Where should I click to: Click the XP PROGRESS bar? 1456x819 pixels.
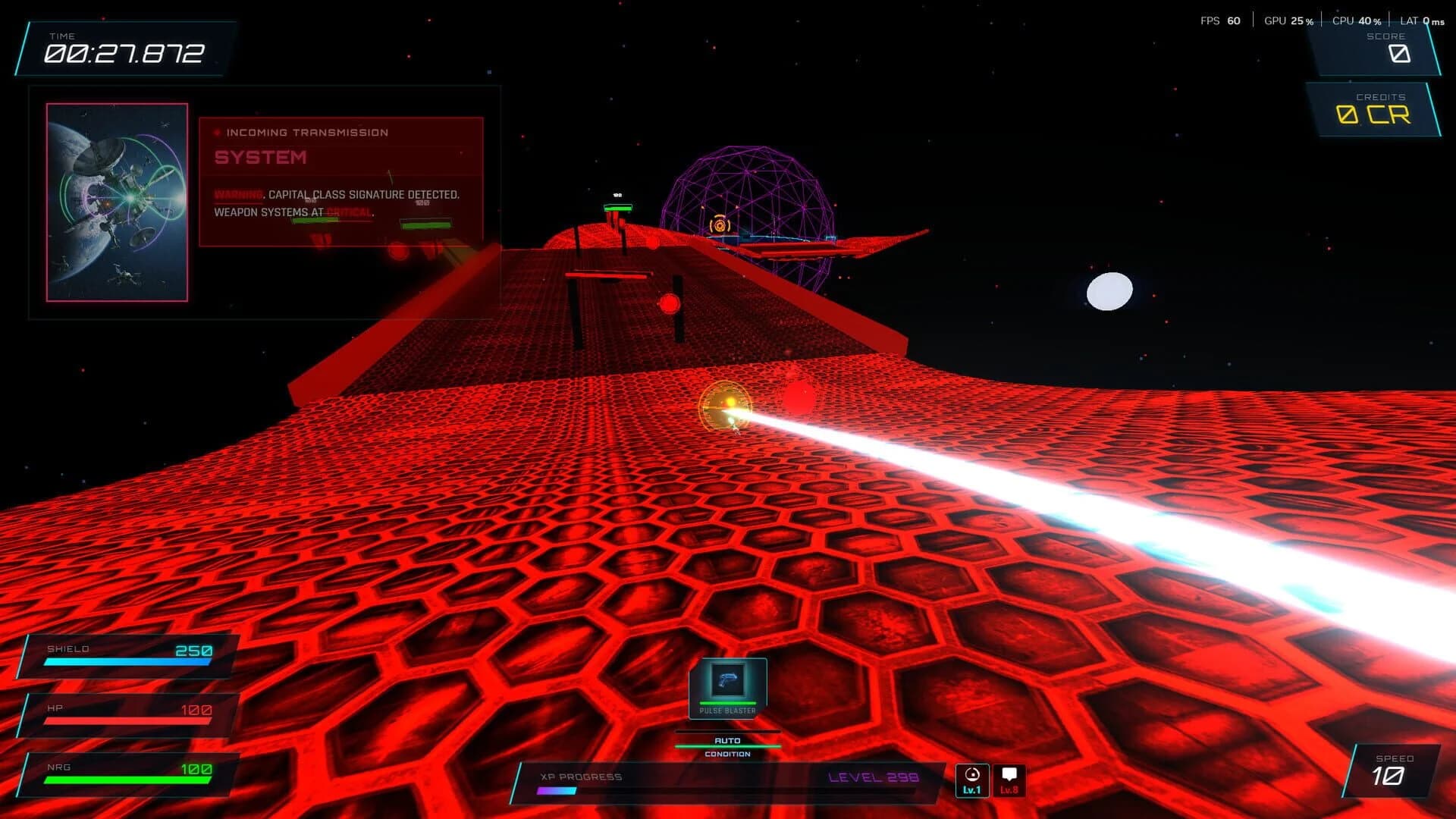coord(584,777)
